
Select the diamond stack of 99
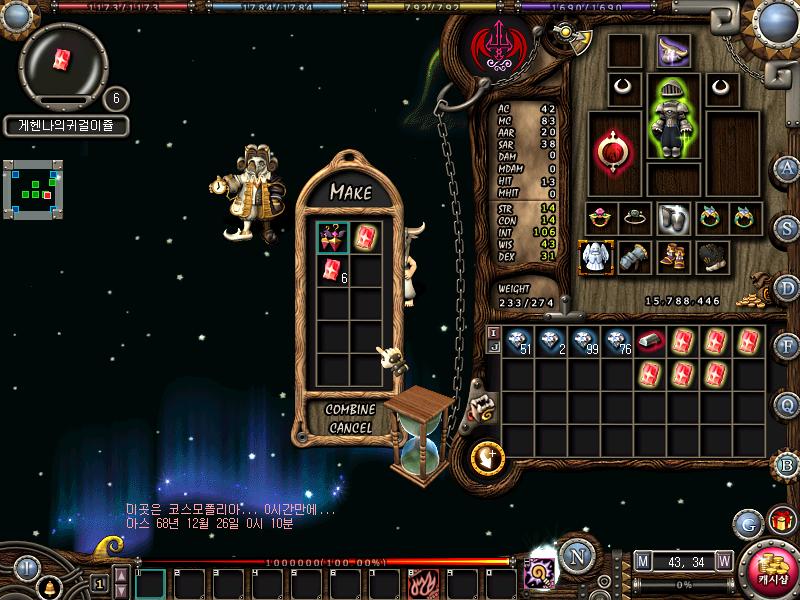click(583, 341)
